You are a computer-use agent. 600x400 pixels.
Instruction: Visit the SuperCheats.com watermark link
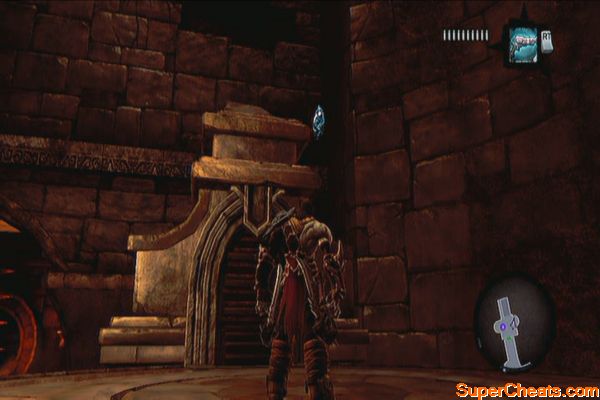coord(525,389)
